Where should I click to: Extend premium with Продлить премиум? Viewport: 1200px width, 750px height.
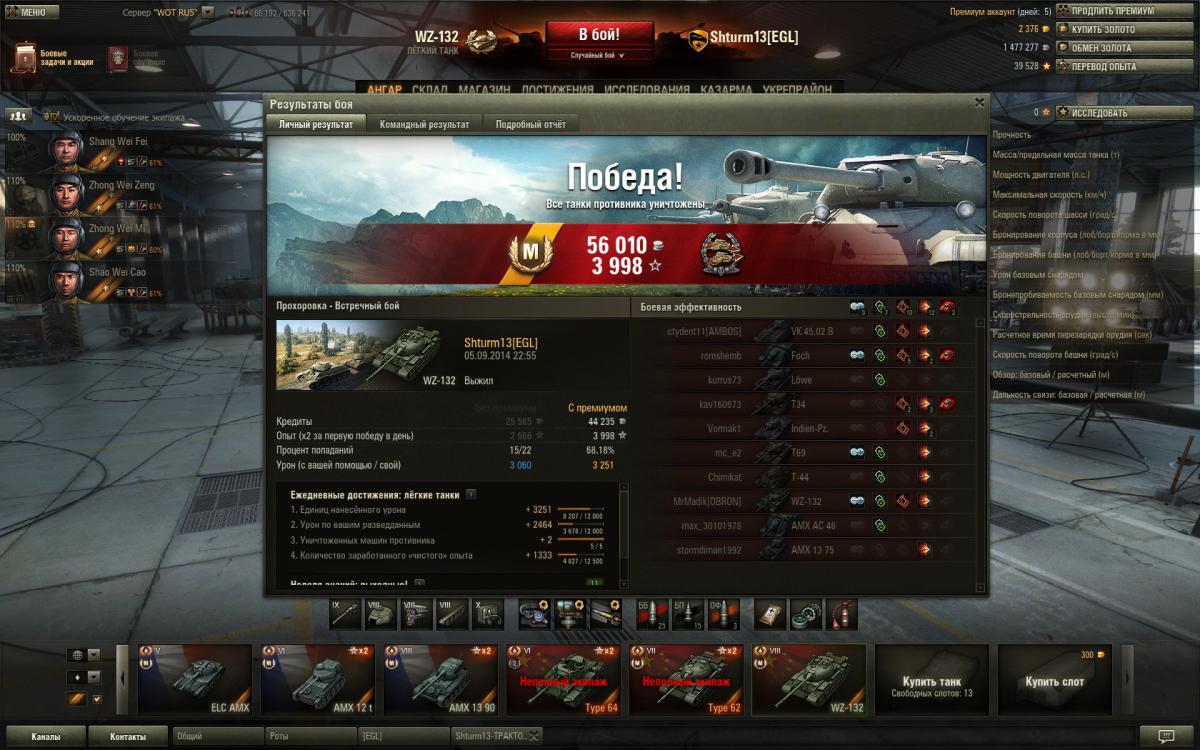click(1104, 11)
